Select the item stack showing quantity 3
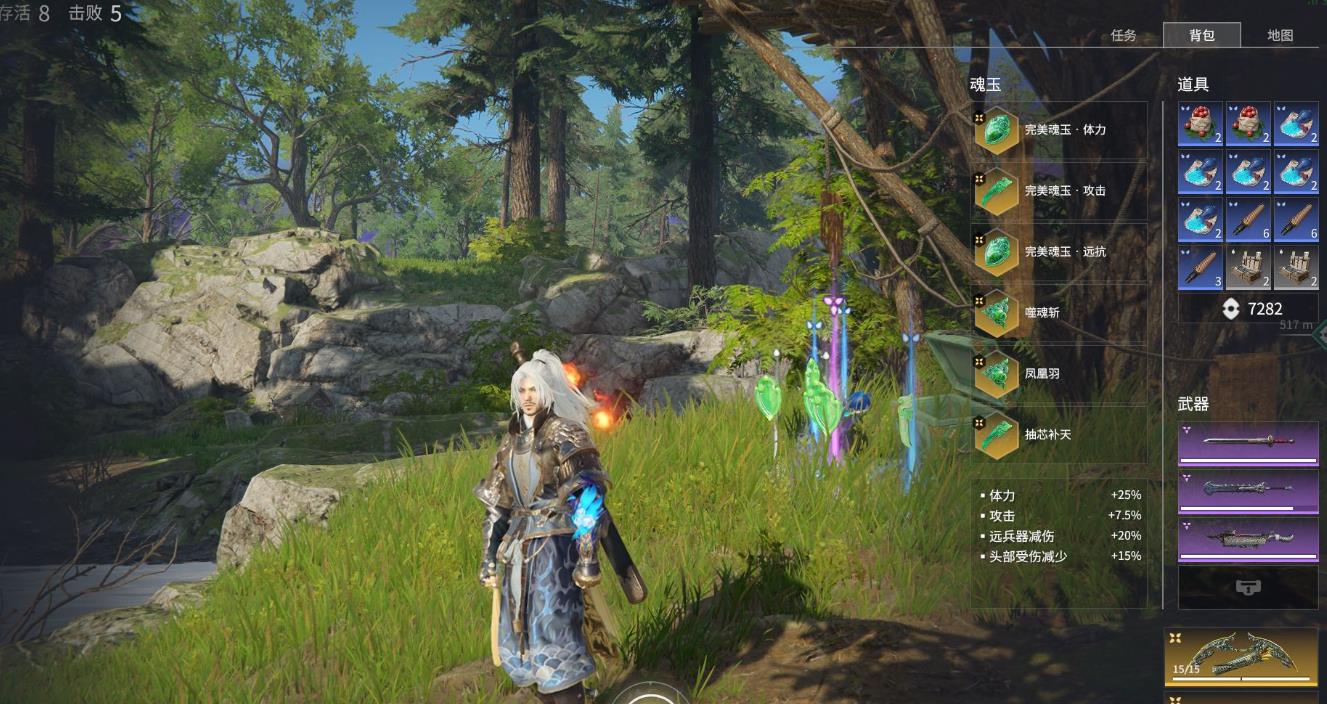This screenshot has height=704, width=1327. pyautogui.click(x=1200, y=268)
